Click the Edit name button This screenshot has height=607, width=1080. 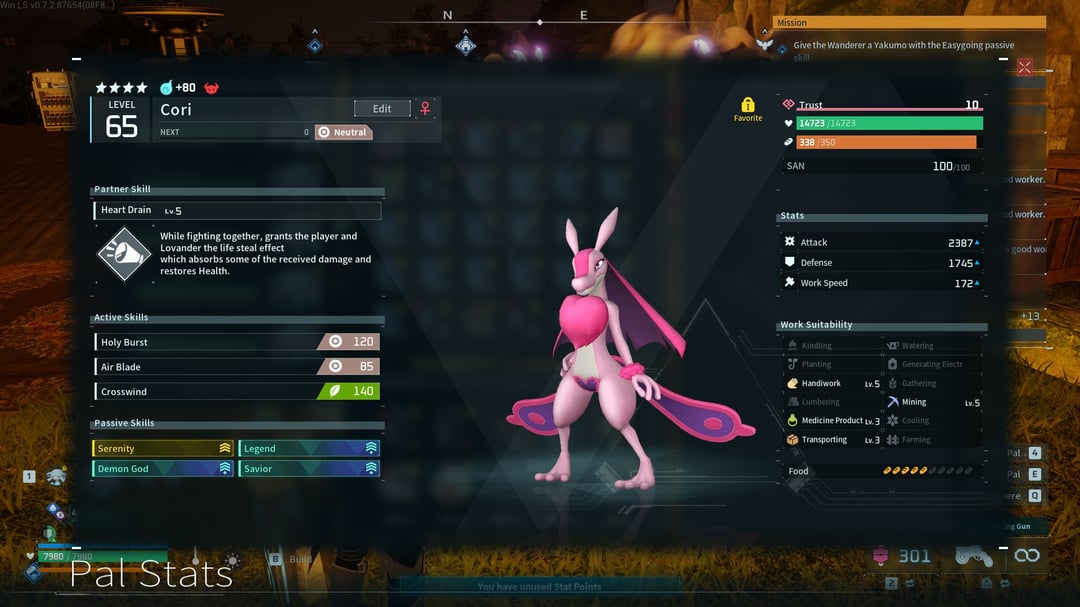382,108
